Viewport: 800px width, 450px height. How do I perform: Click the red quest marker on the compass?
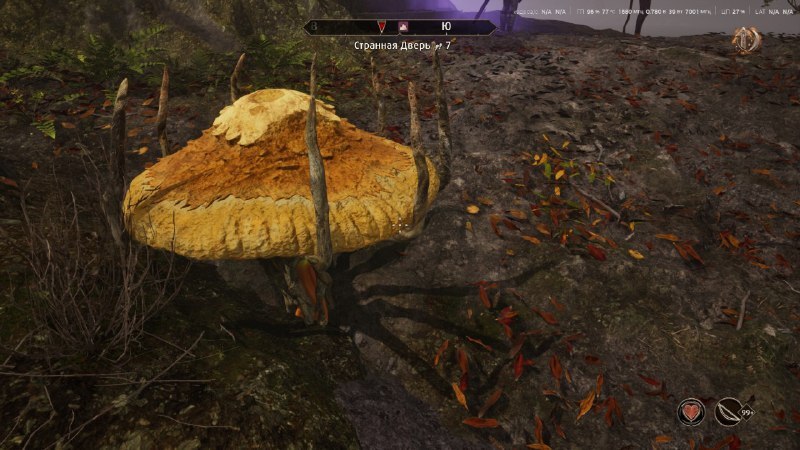coord(380,28)
